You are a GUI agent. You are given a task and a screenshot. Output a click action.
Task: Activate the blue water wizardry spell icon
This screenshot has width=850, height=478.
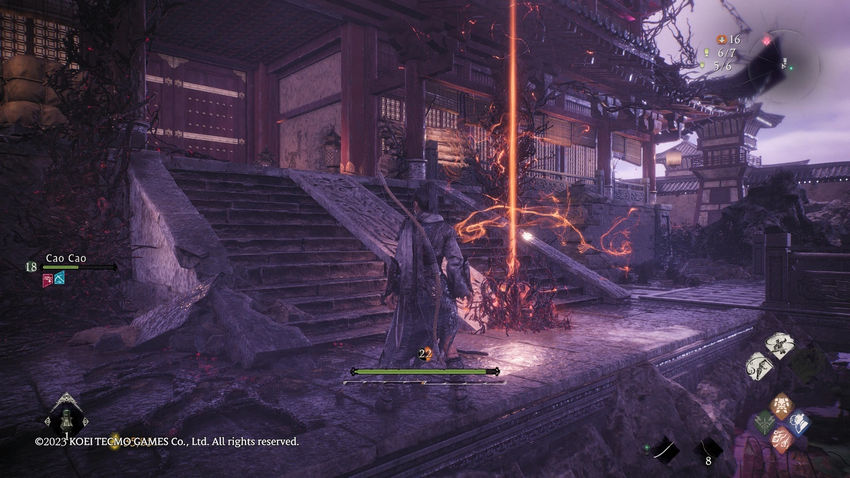pyautogui.click(x=798, y=422)
